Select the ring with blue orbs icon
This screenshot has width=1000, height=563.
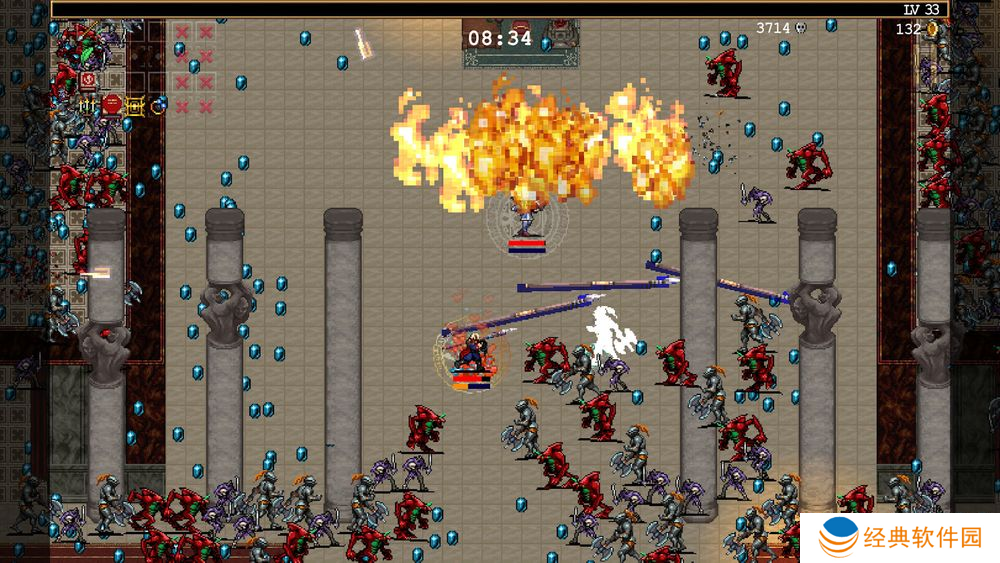click(x=160, y=106)
